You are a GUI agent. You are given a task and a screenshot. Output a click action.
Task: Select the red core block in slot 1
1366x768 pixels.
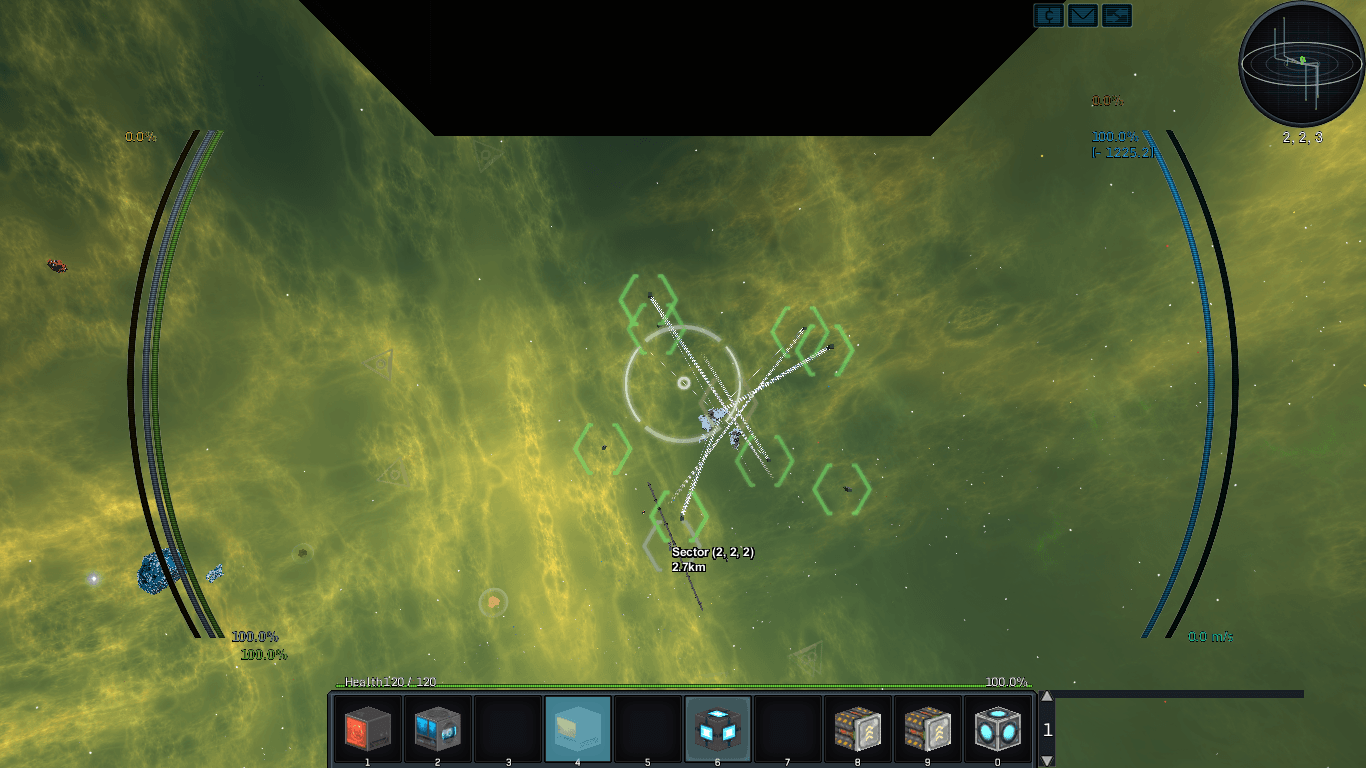pyautogui.click(x=367, y=729)
